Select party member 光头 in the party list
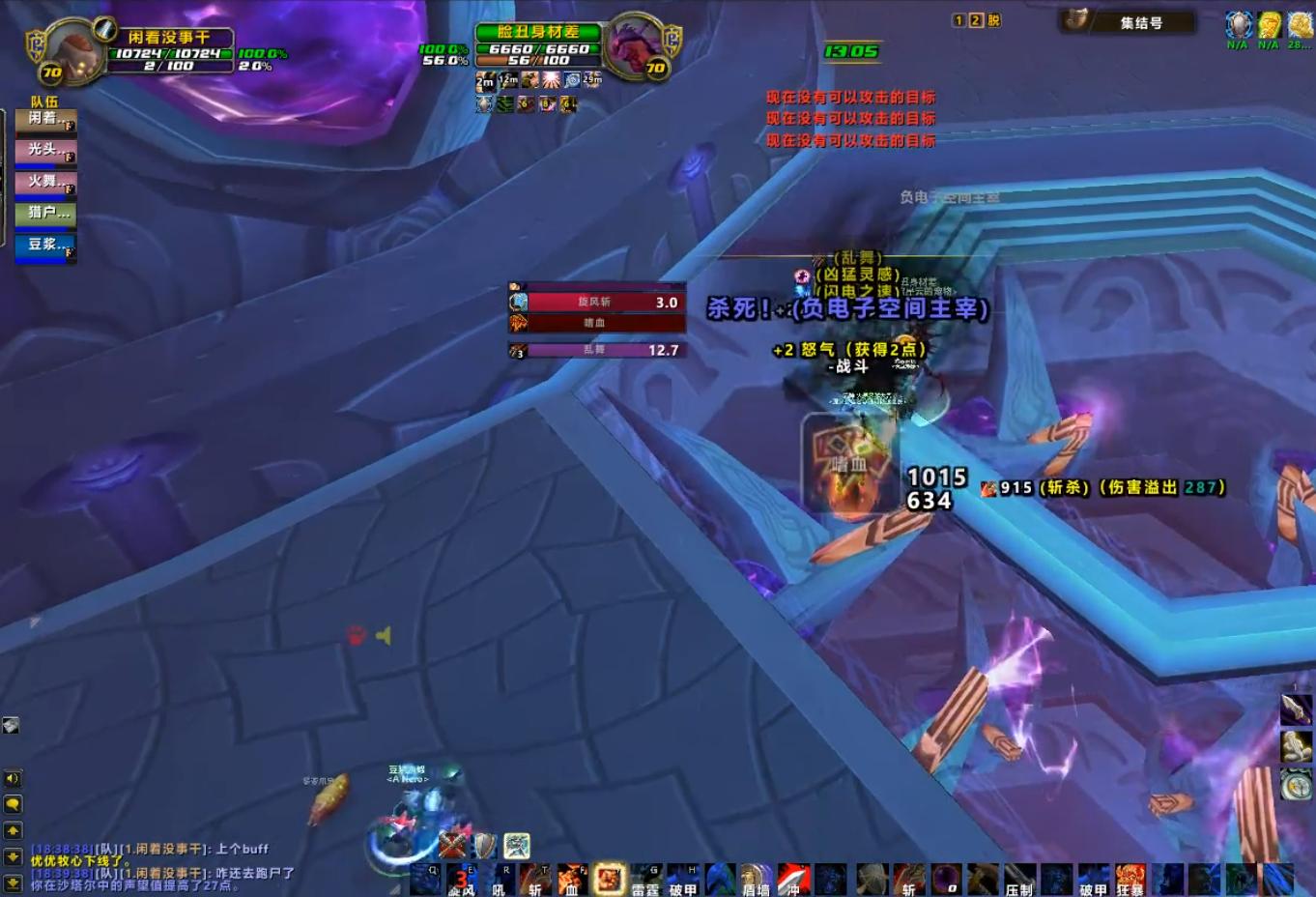Viewport: 1316px width, 897px height. [44, 150]
